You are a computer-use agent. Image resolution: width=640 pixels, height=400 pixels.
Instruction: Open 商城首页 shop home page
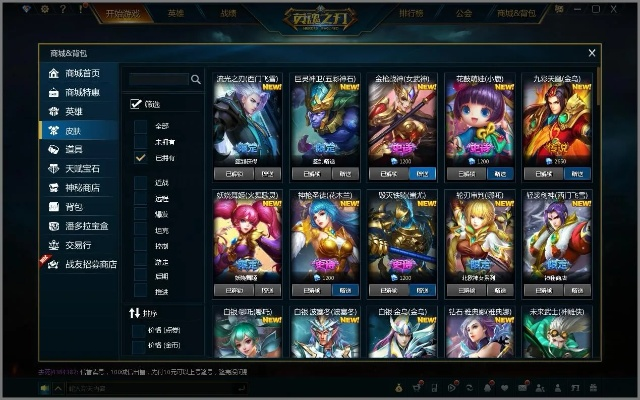pyautogui.click(x=82, y=74)
